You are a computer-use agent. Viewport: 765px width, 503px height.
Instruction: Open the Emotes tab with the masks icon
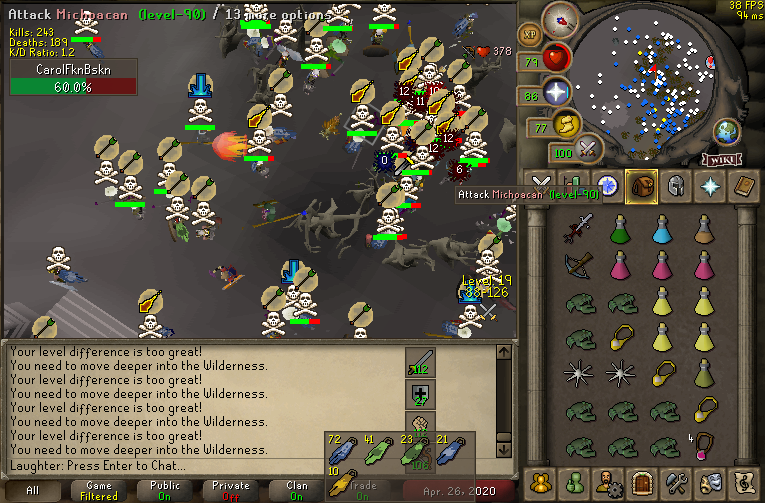[x=709, y=484]
